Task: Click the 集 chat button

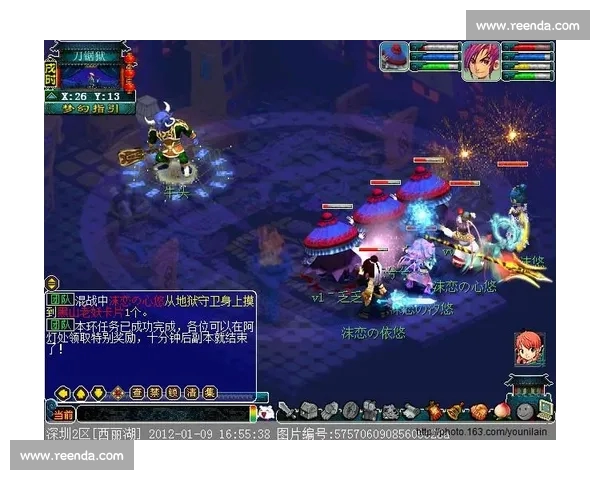Action: [x=208, y=392]
